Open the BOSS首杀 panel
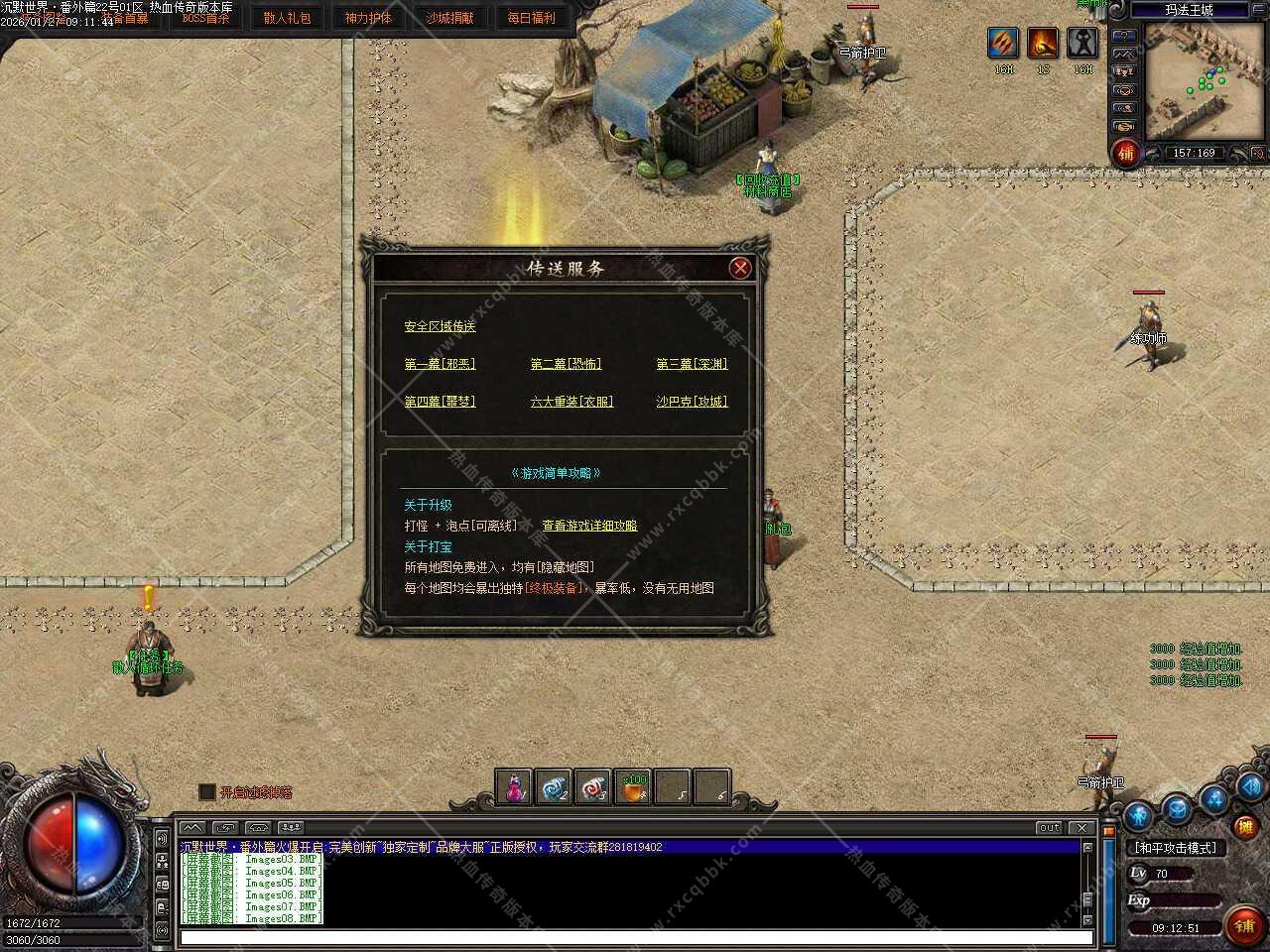The height and width of the screenshot is (952, 1270). (205, 18)
